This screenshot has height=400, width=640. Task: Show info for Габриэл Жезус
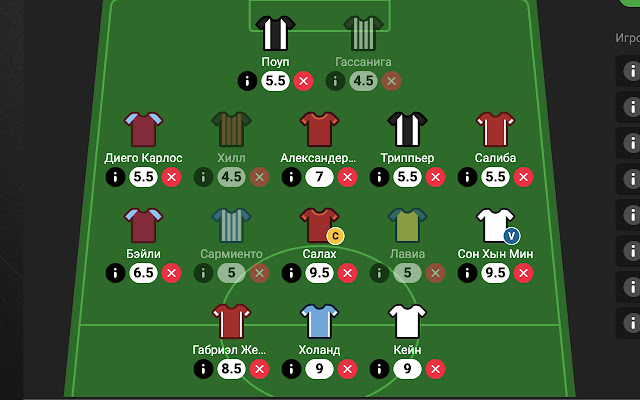click(x=203, y=369)
